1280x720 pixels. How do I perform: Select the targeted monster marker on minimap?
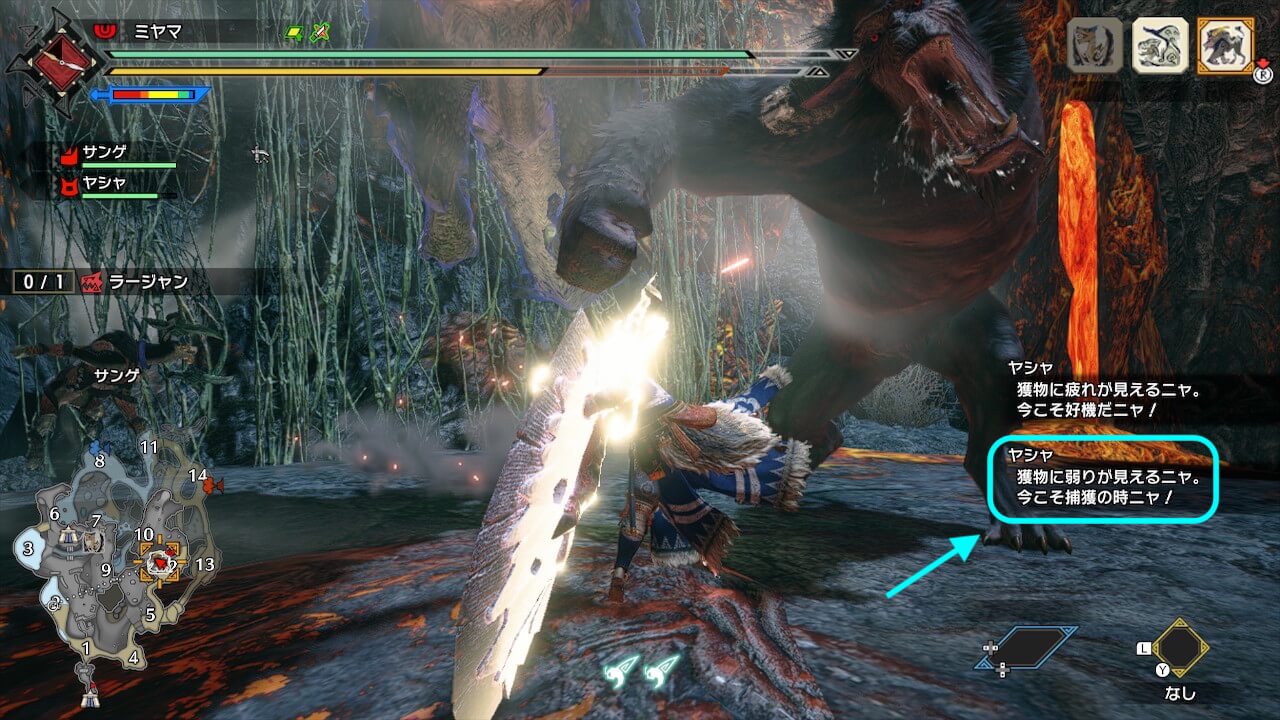coord(160,563)
